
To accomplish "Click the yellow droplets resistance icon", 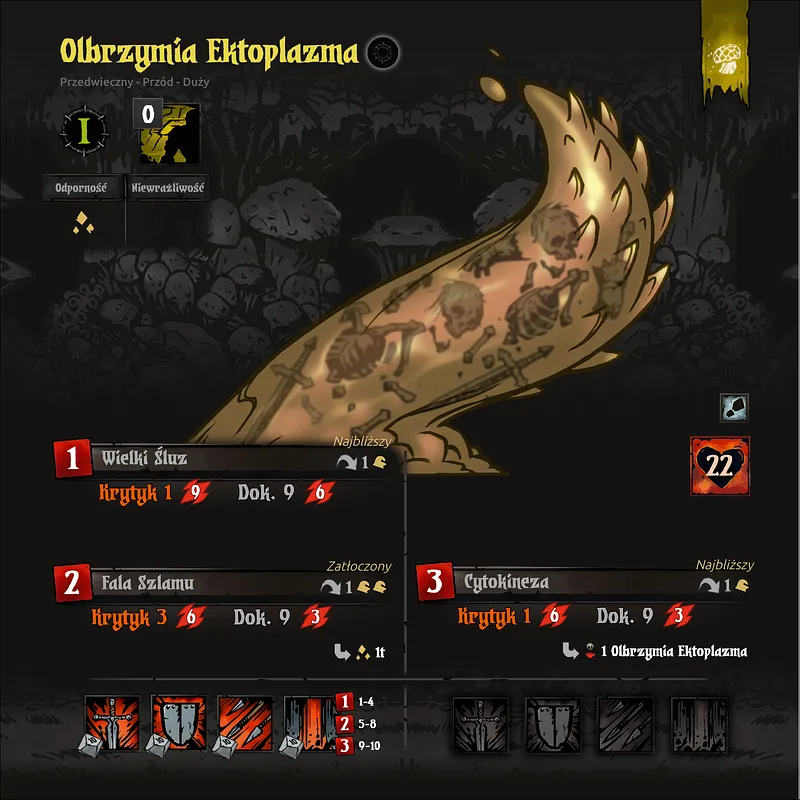I will point(82,224).
